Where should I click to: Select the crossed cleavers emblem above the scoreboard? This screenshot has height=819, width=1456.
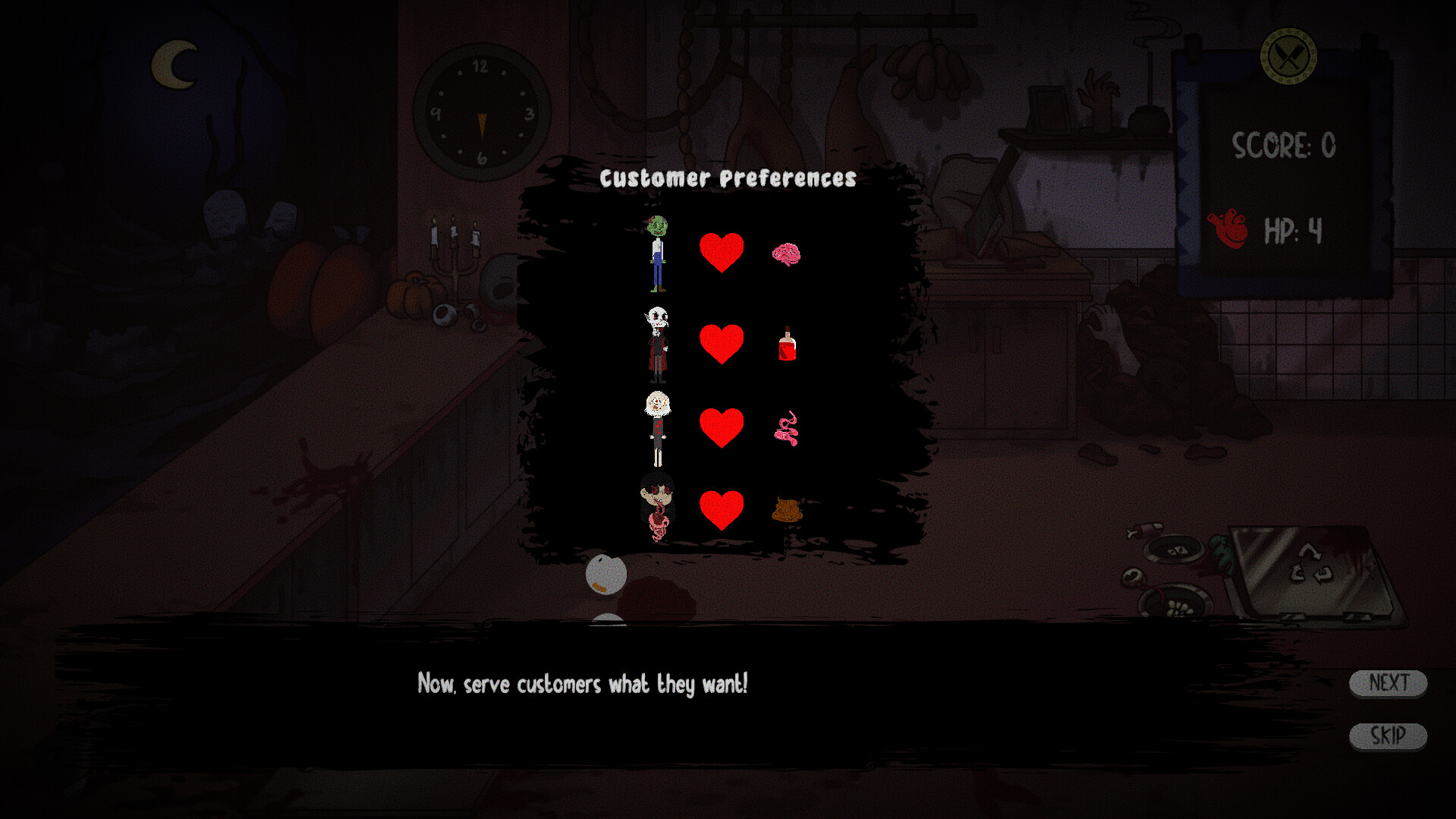pyautogui.click(x=1288, y=55)
